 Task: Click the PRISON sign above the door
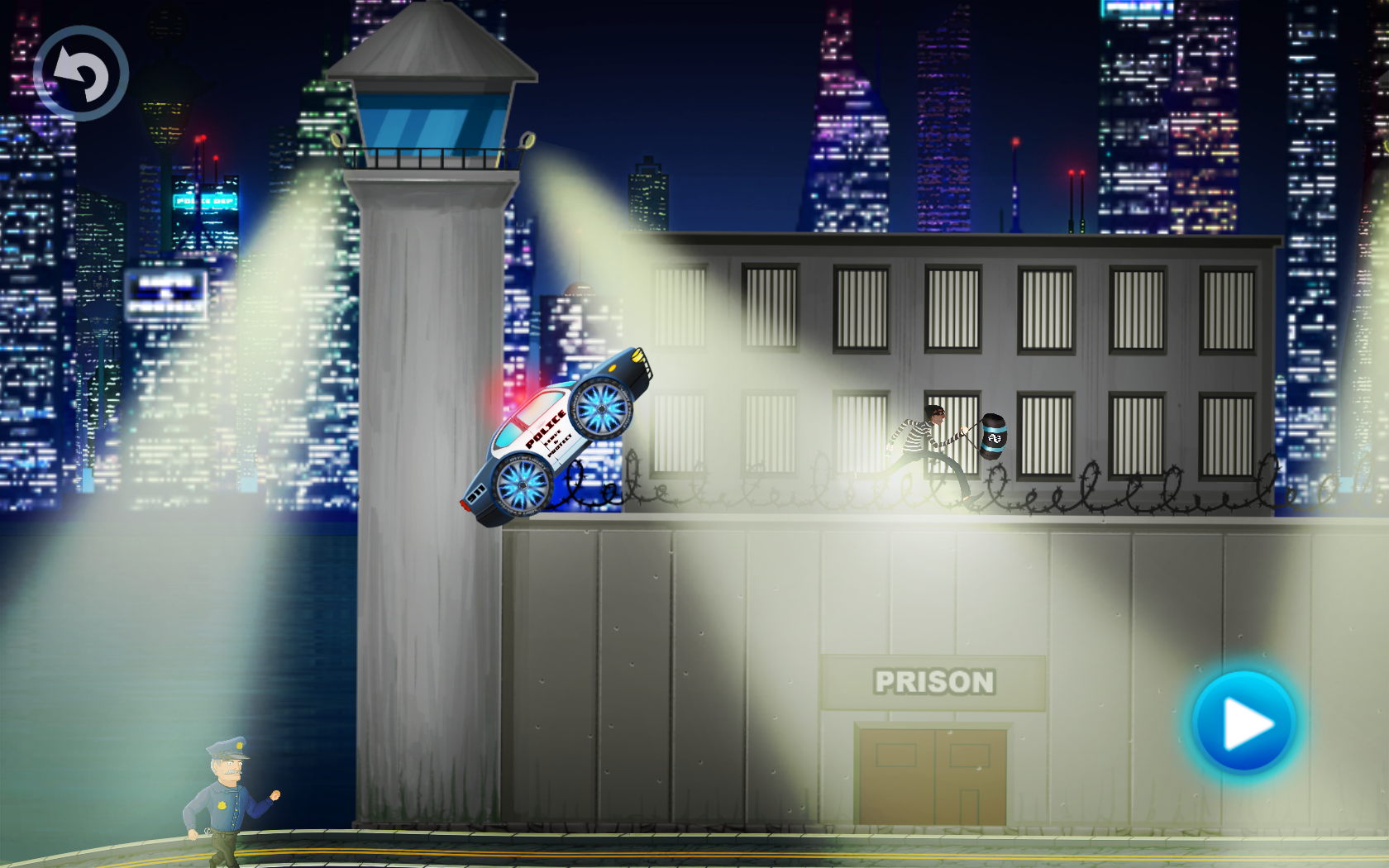coord(934,681)
